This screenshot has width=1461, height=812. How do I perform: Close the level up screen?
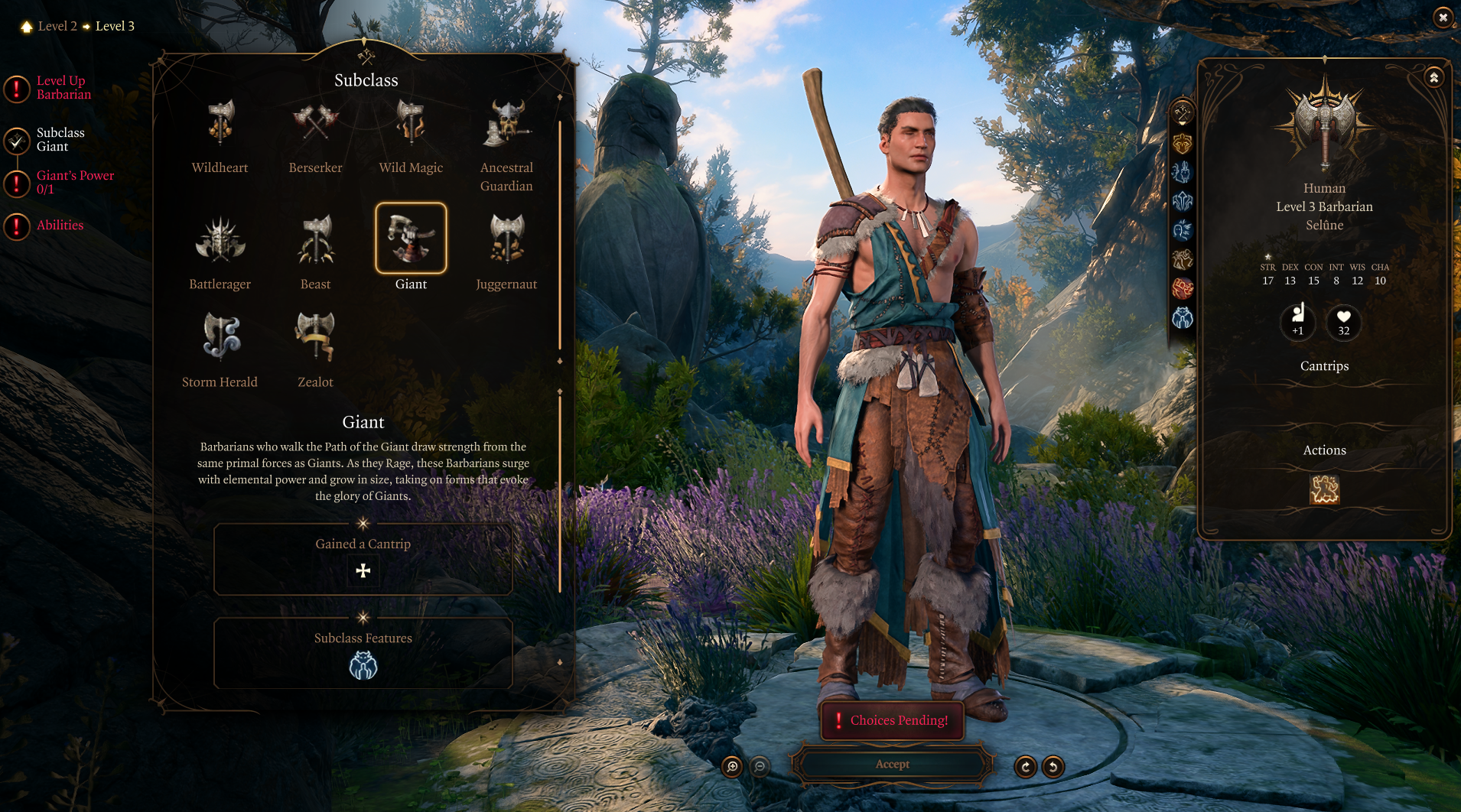point(1443,18)
